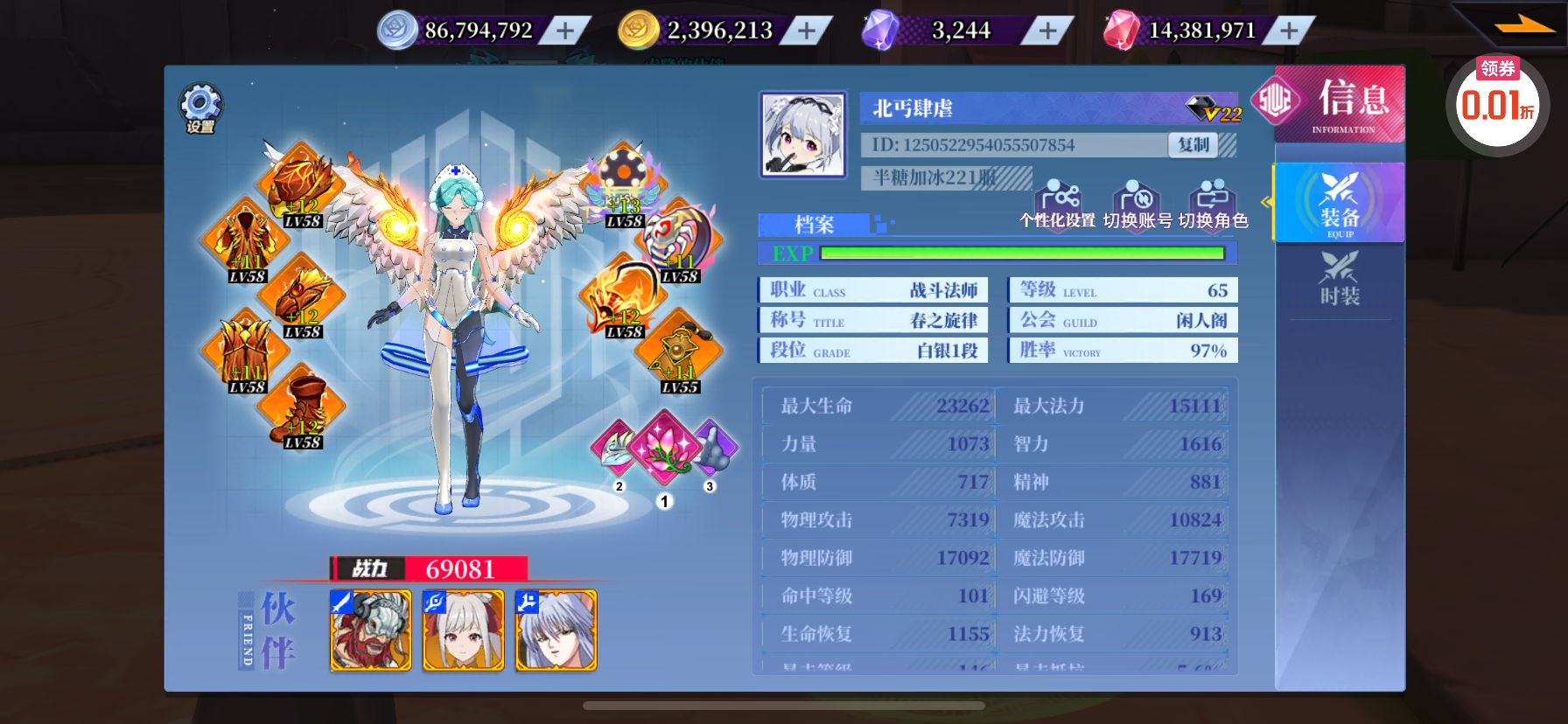1568x724 pixels.
Task: Select the white-haired girl partner portrait
Action: 464,630
